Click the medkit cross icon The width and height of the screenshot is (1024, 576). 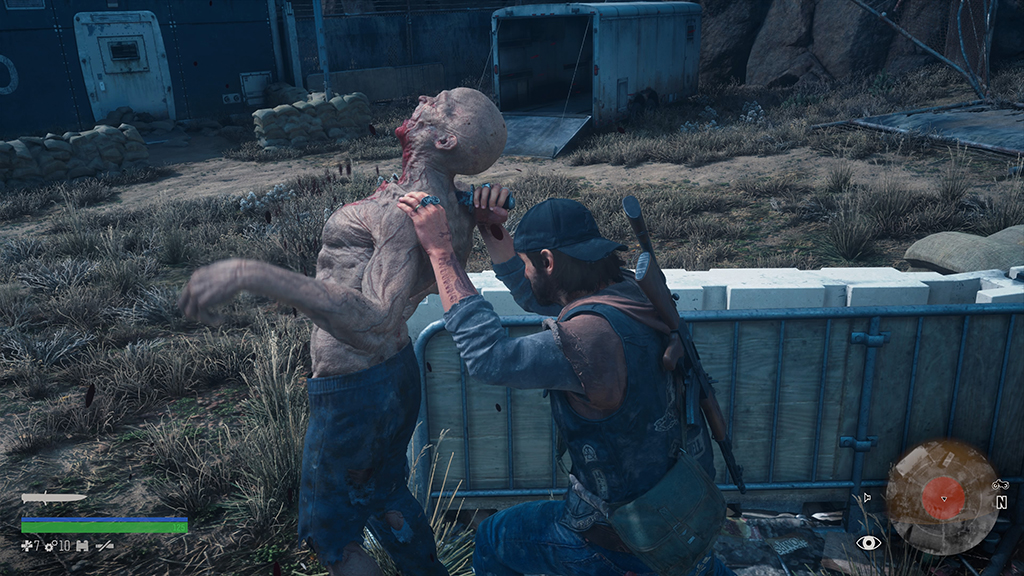pos(28,545)
